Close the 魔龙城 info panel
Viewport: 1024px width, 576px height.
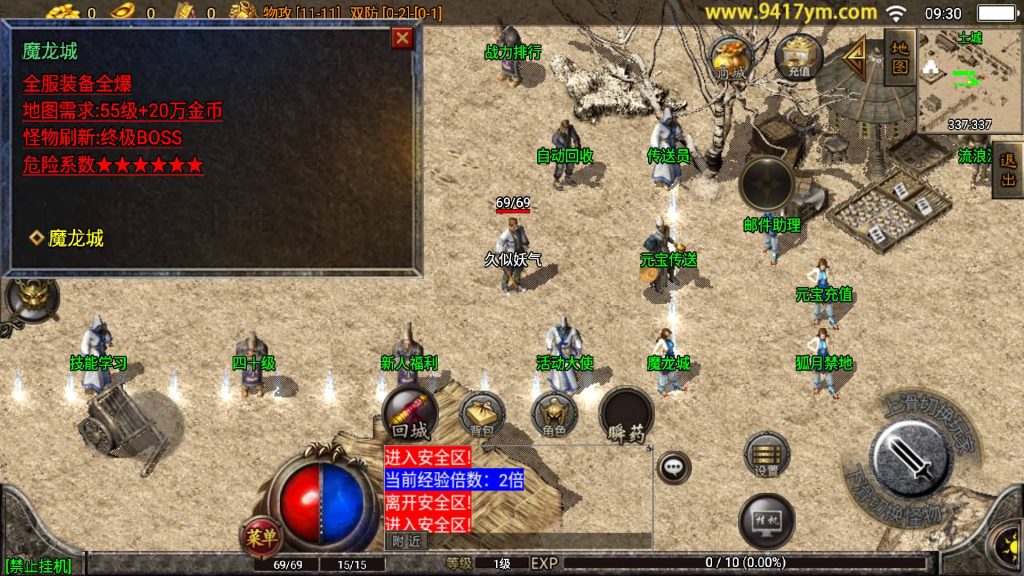402,38
